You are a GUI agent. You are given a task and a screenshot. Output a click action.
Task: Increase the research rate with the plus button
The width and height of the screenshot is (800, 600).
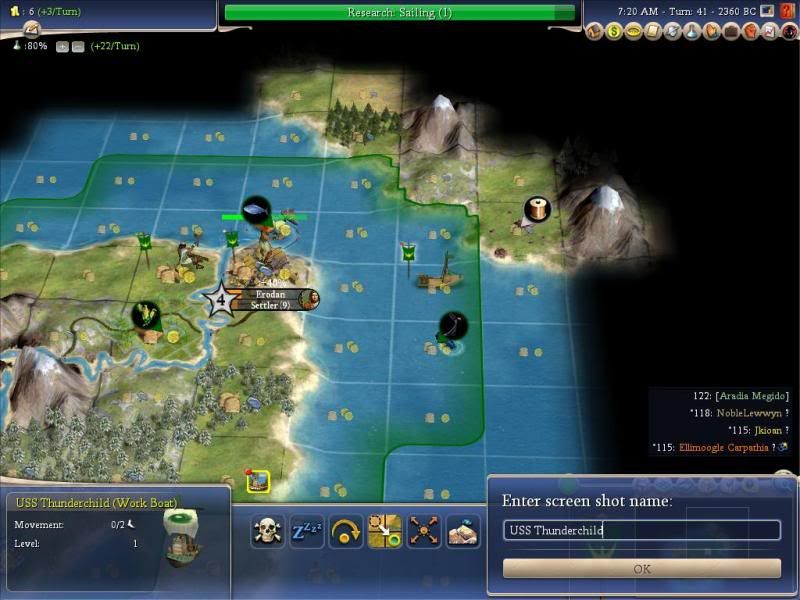[63, 46]
